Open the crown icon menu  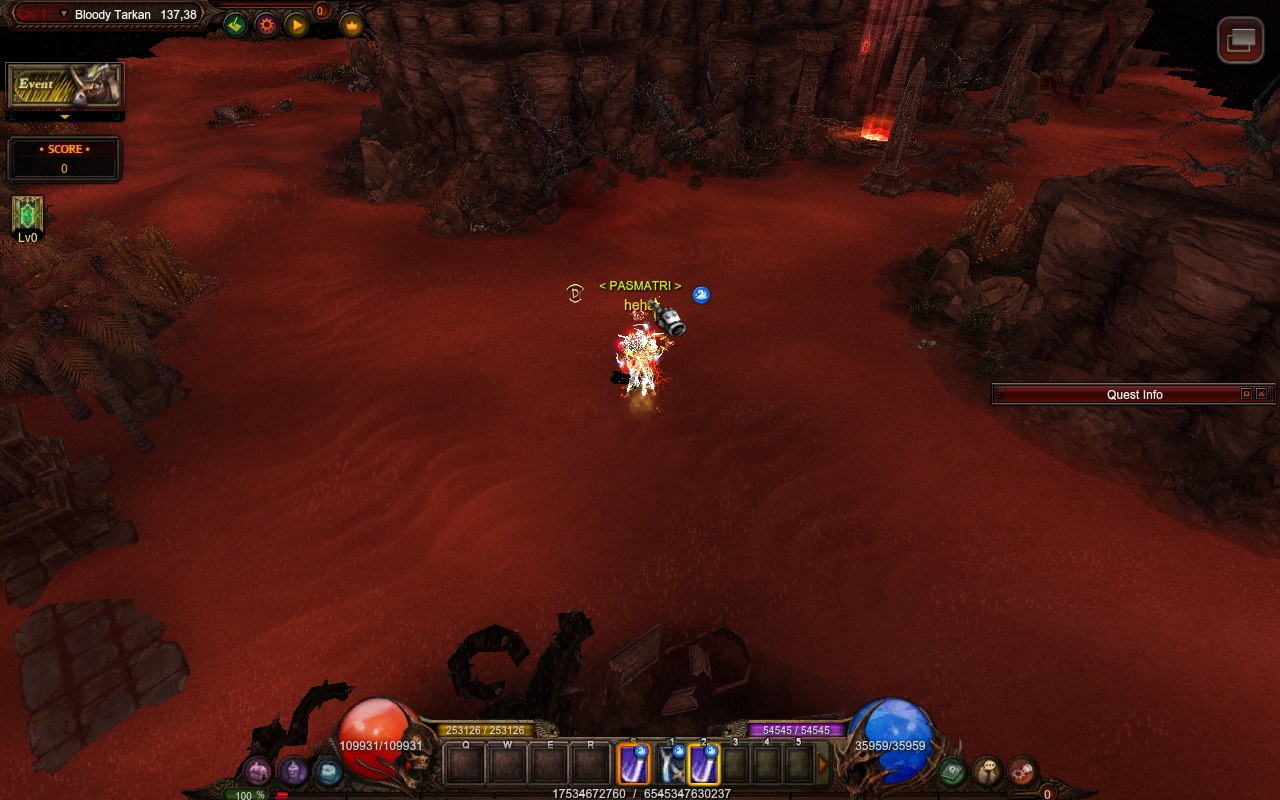[x=352, y=25]
